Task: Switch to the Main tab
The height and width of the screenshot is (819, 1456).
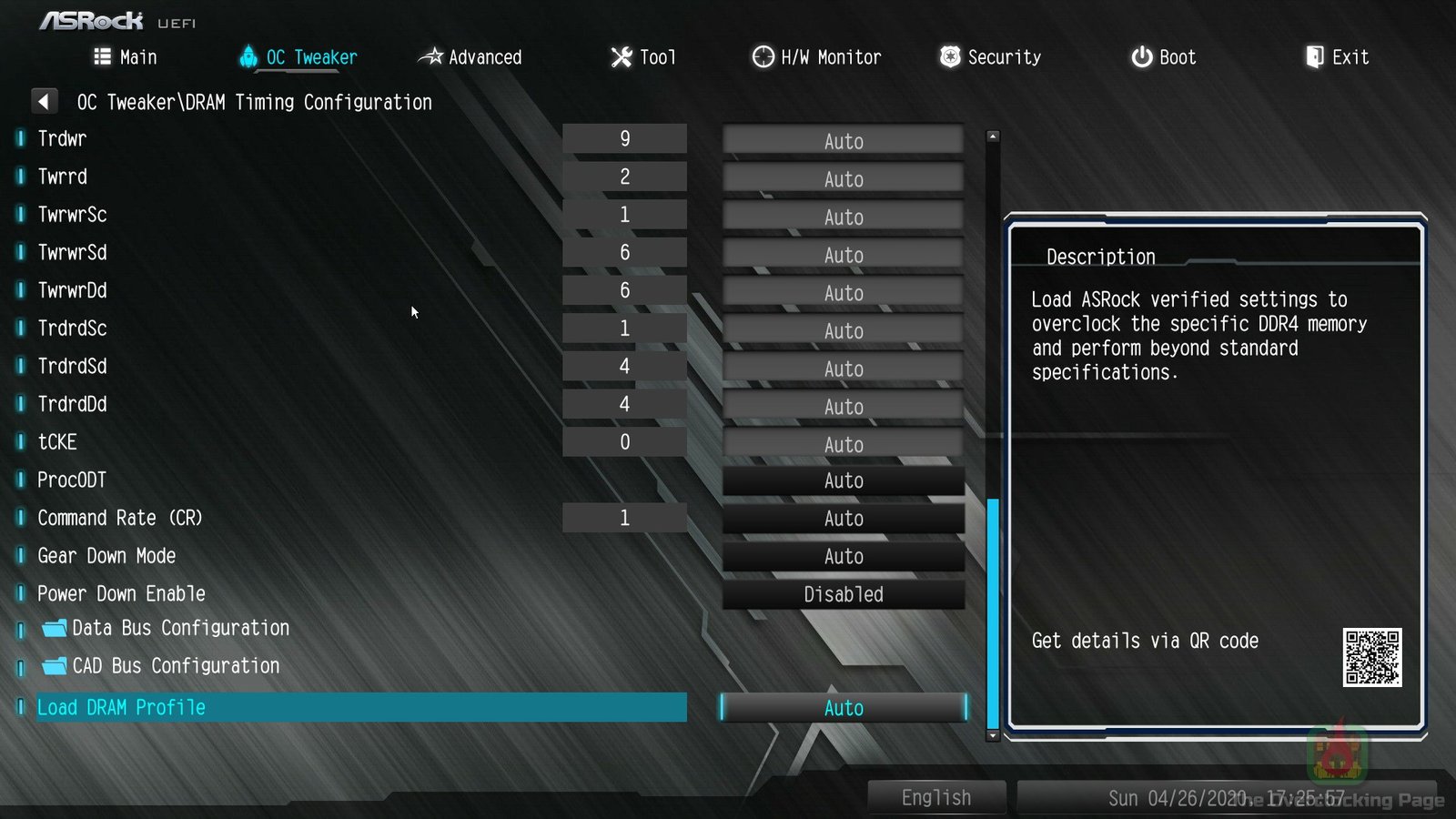Action: 126,57
